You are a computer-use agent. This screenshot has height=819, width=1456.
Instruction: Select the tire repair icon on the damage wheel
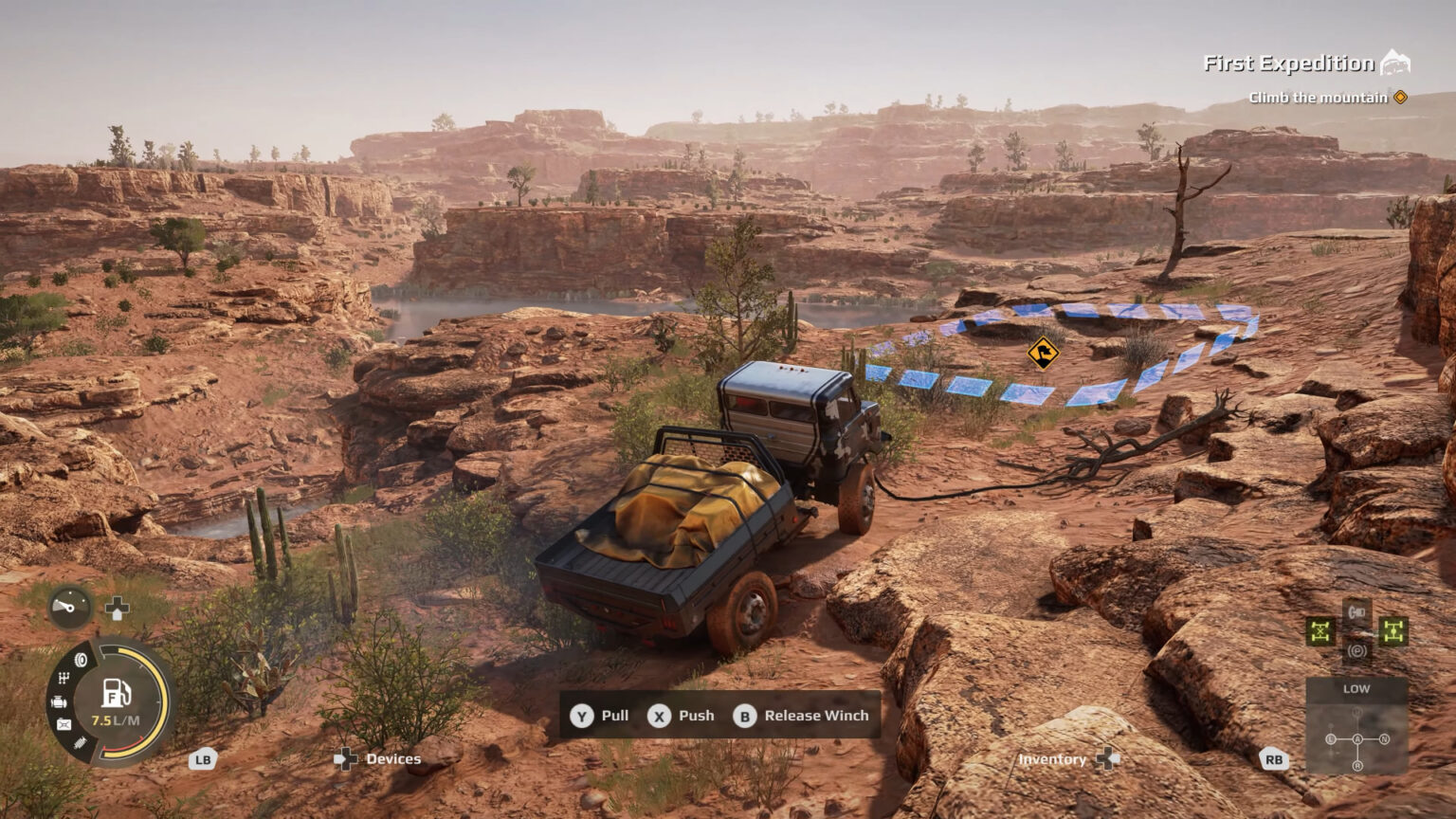point(81,658)
